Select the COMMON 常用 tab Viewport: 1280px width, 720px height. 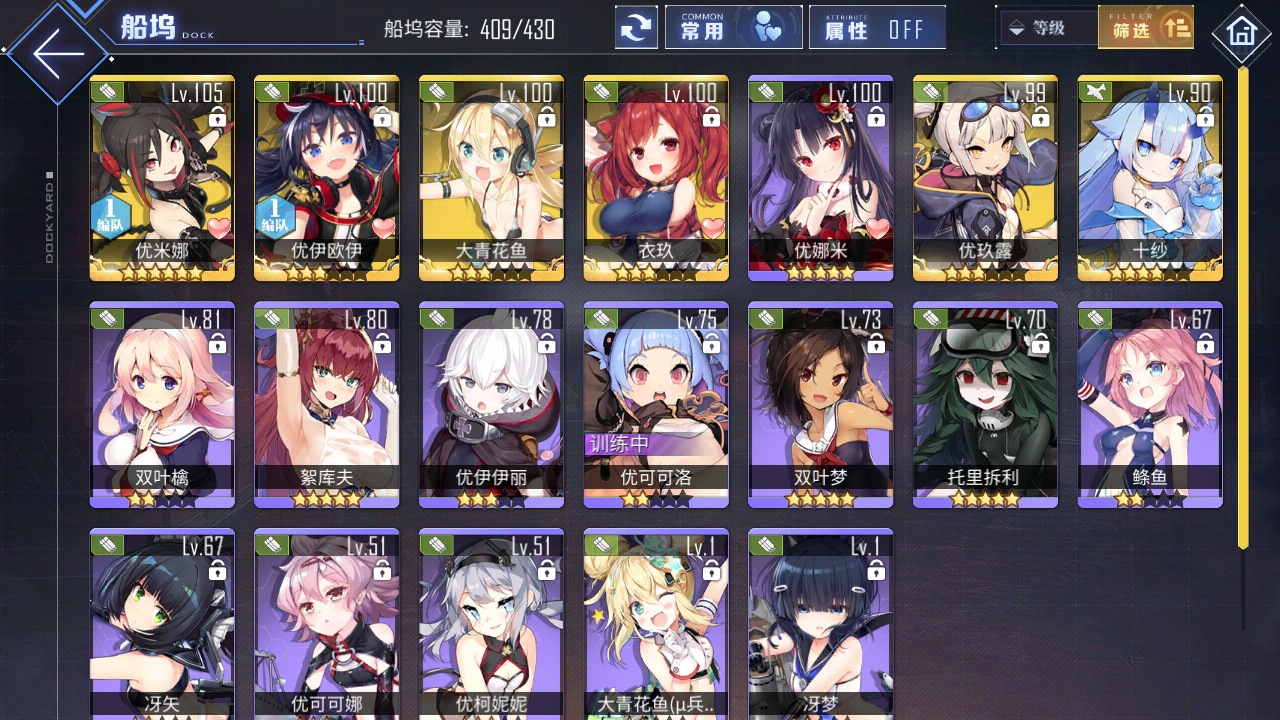click(x=734, y=26)
